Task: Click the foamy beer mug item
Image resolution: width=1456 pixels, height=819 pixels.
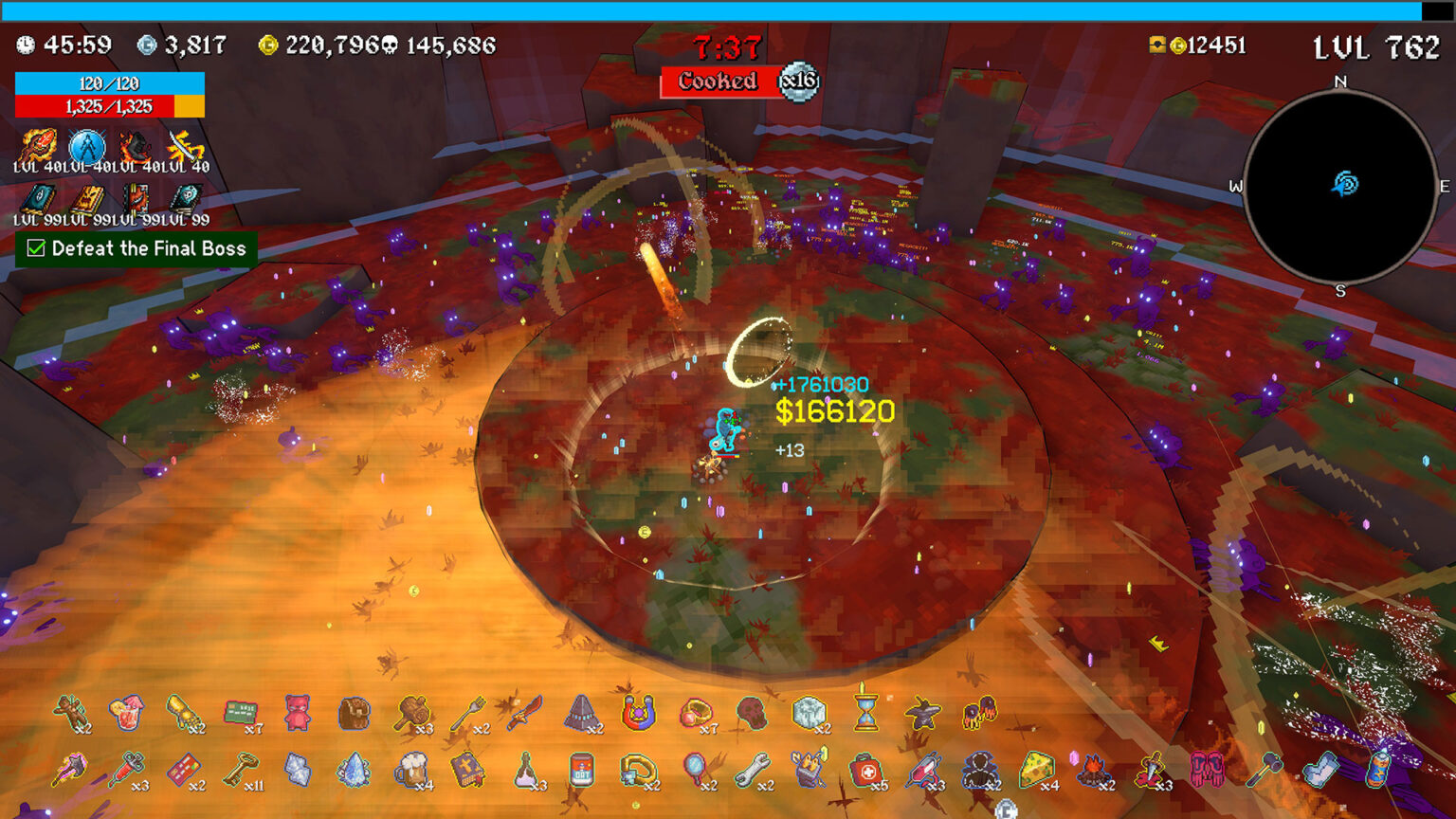Action: (x=411, y=770)
